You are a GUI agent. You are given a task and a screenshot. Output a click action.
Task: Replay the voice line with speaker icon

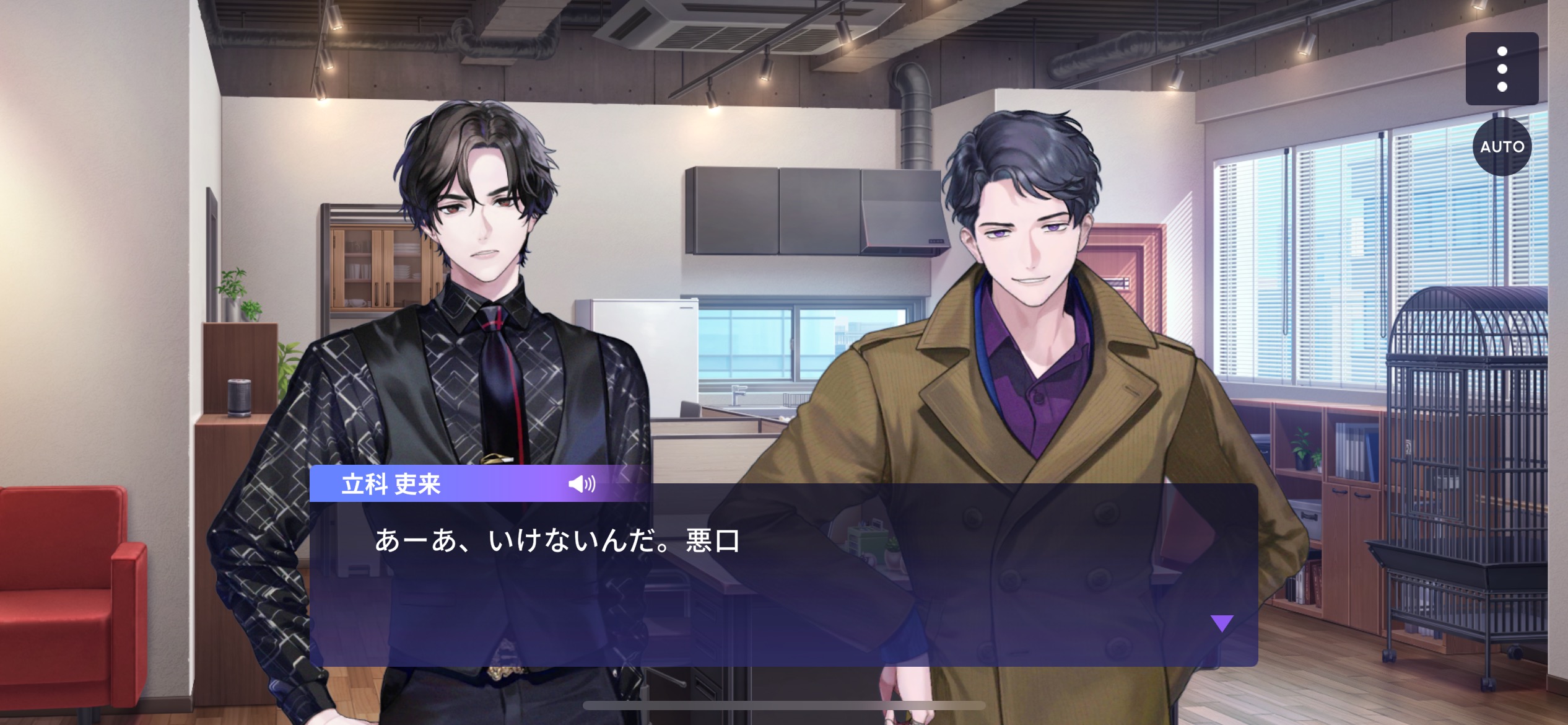(x=581, y=484)
